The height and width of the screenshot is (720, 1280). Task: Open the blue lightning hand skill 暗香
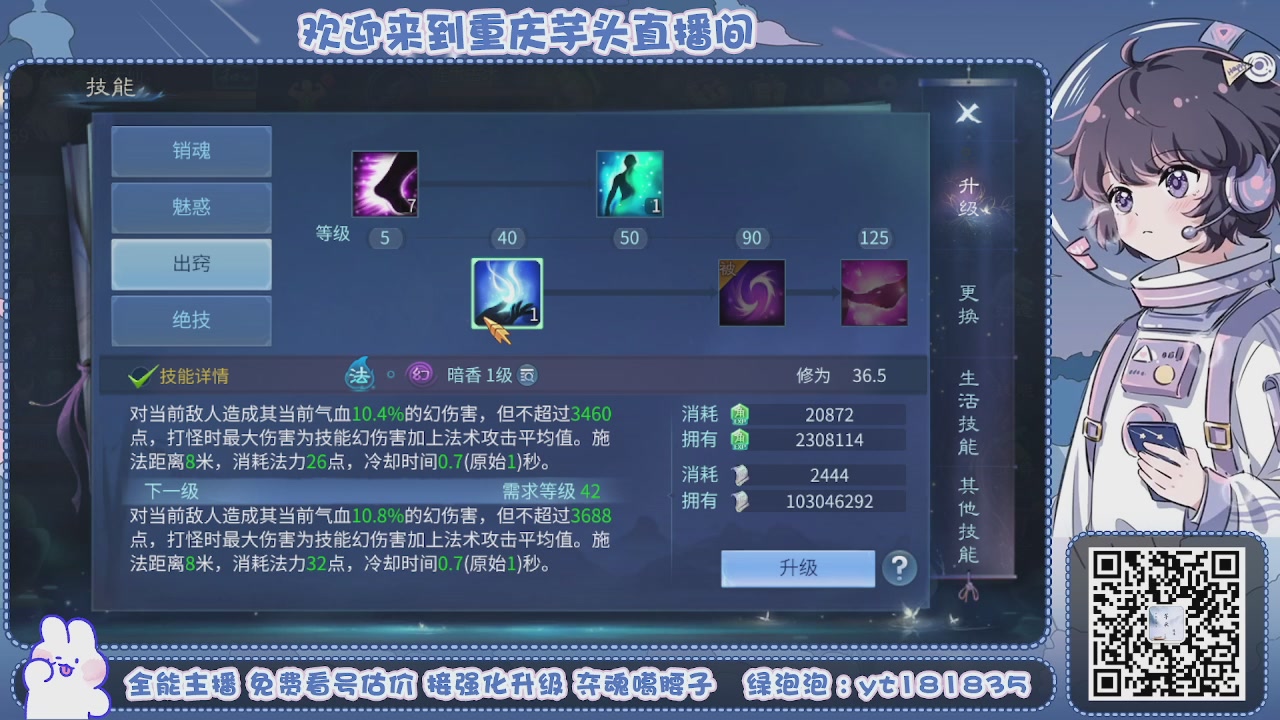(x=506, y=292)
